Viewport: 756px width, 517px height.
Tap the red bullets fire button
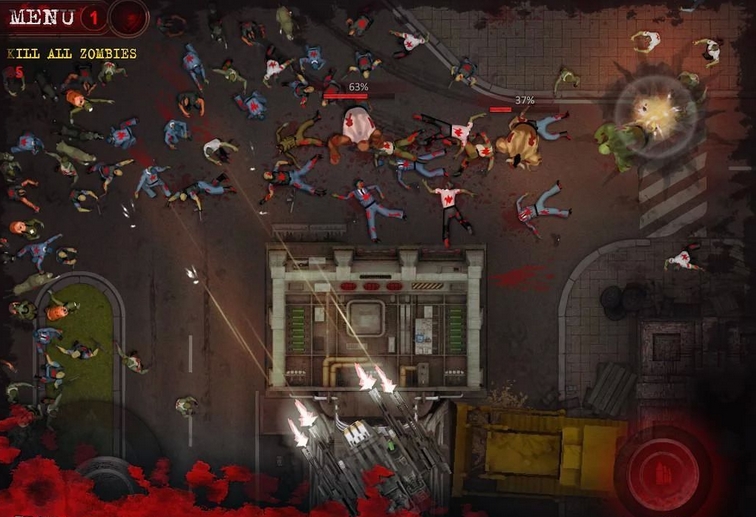(659, 469)
